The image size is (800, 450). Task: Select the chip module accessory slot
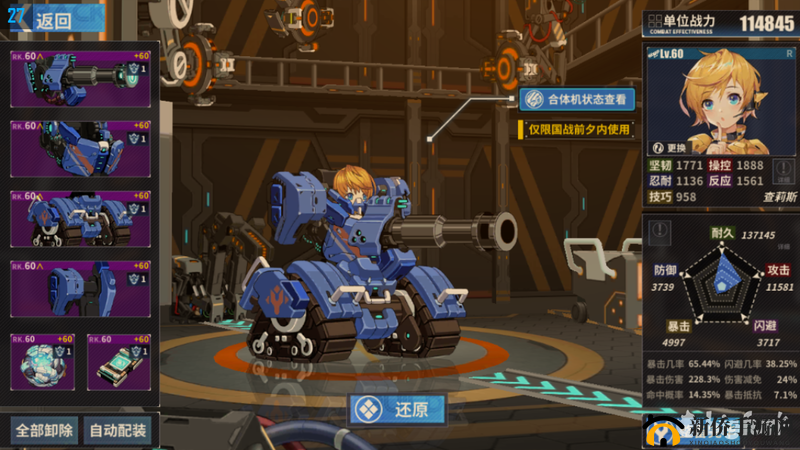pos(119,362)
